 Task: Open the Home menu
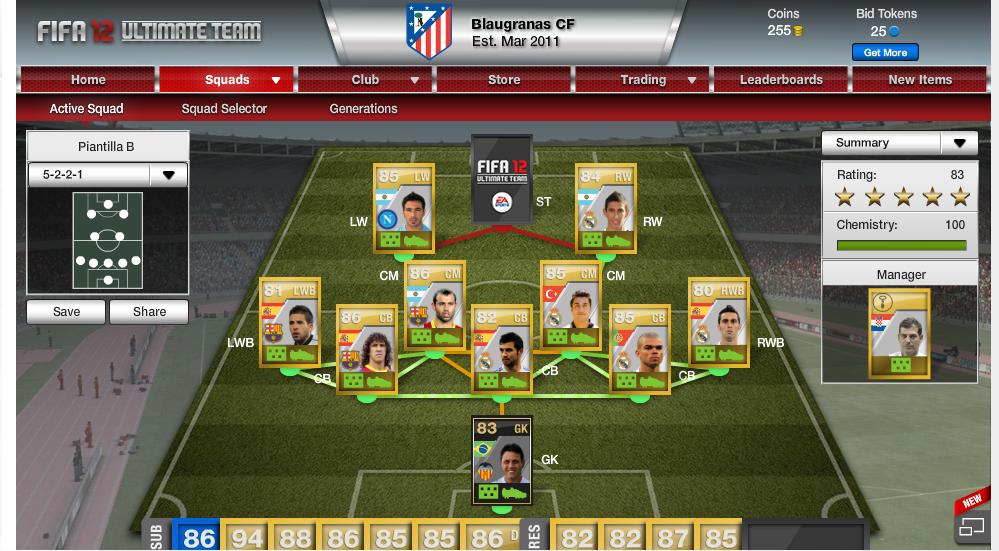point(88,80)
